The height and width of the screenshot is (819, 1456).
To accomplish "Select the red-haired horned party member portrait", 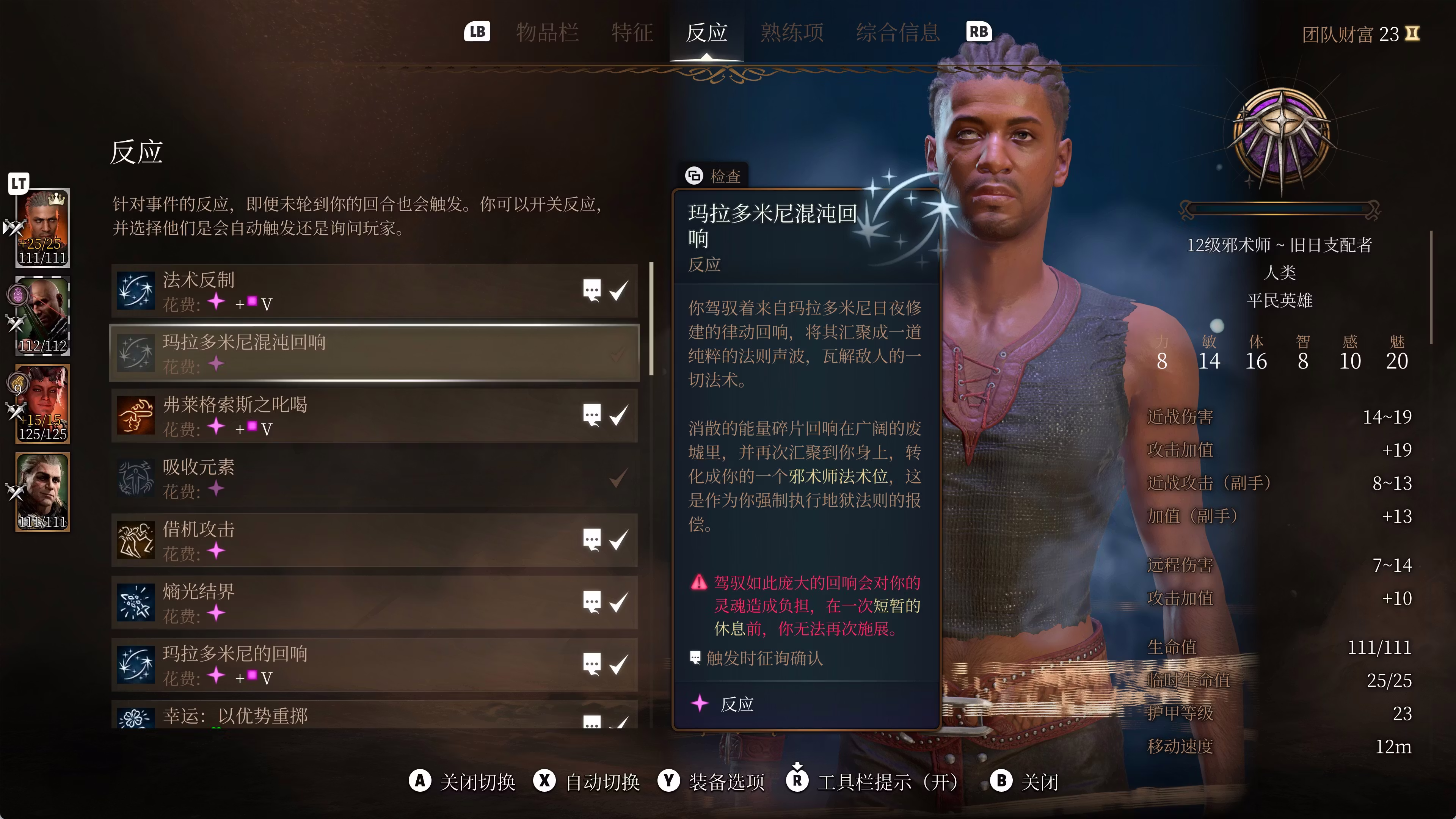I will tap(43, 403).
